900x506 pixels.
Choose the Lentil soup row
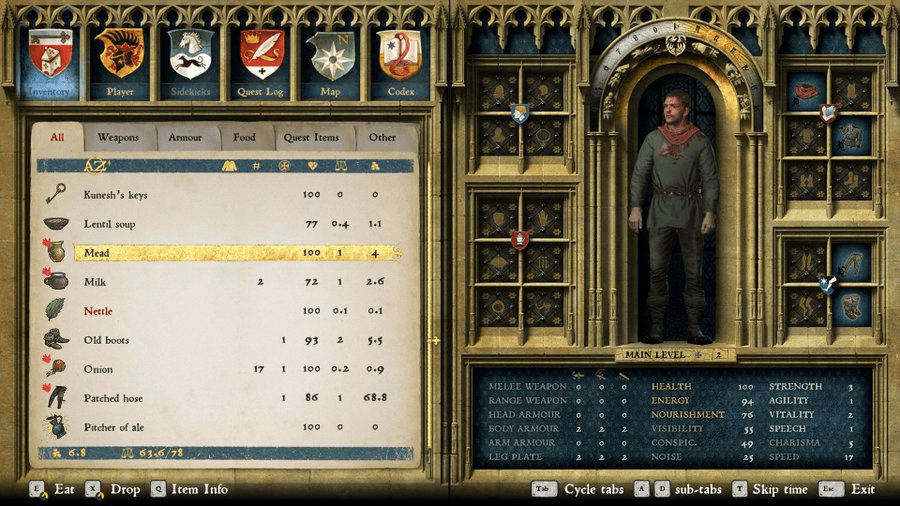tap(110, 224)
